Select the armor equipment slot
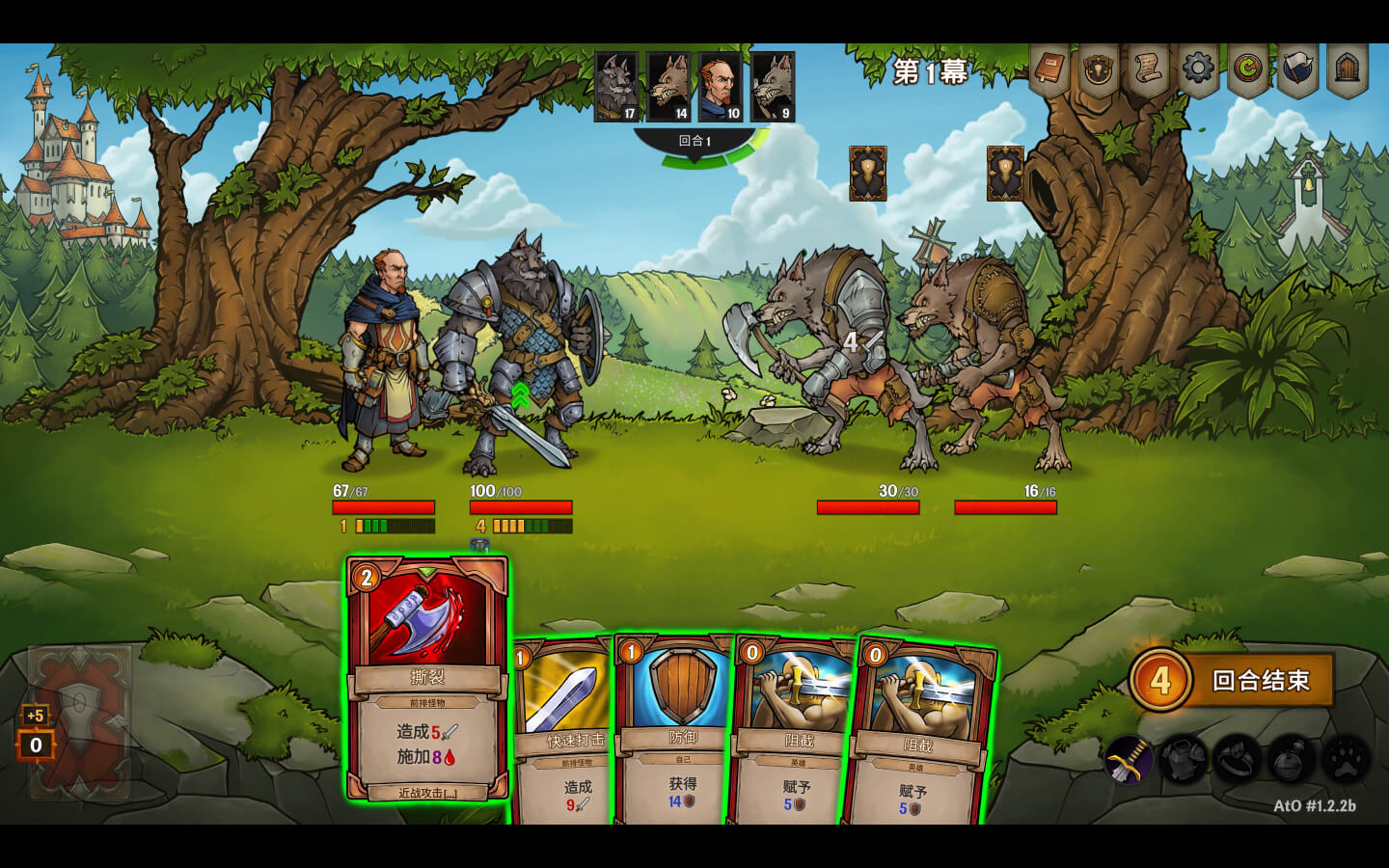The height and width of the screenshot is (868, 1389). tap(1183, 760)
